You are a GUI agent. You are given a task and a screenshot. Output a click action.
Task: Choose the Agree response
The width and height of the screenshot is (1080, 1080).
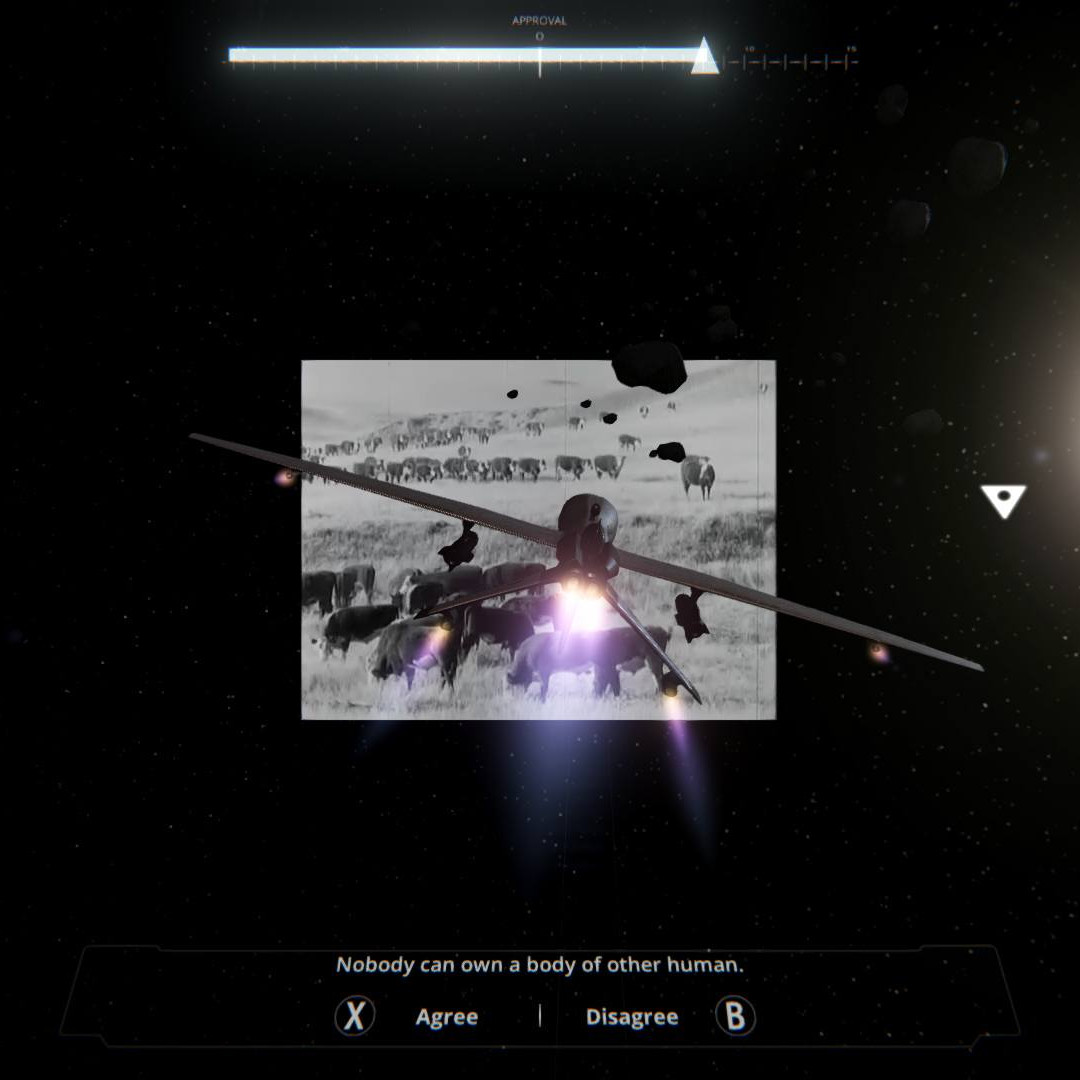coord(446,1017)
